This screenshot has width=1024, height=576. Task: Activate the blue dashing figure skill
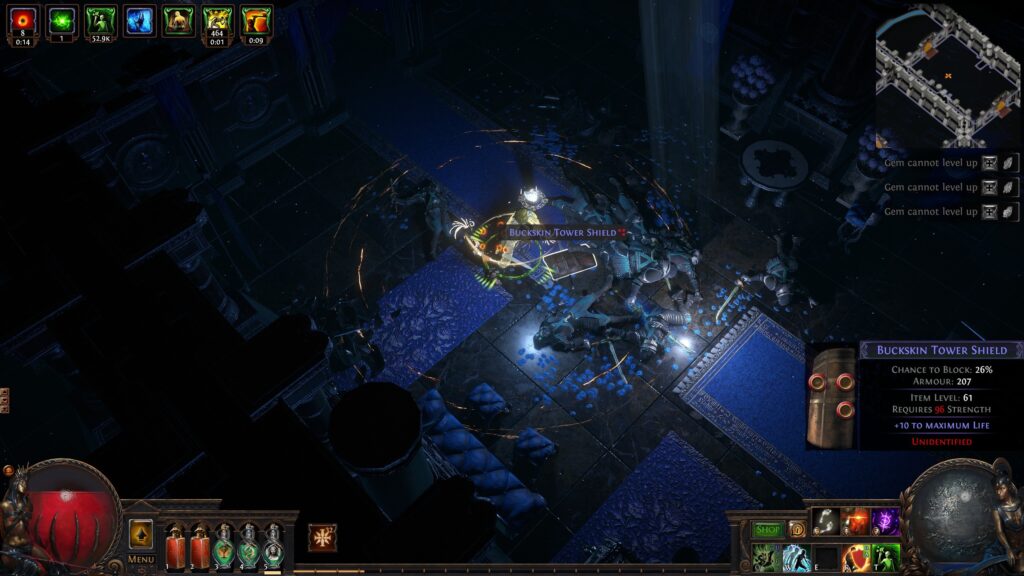coord(796,557)
